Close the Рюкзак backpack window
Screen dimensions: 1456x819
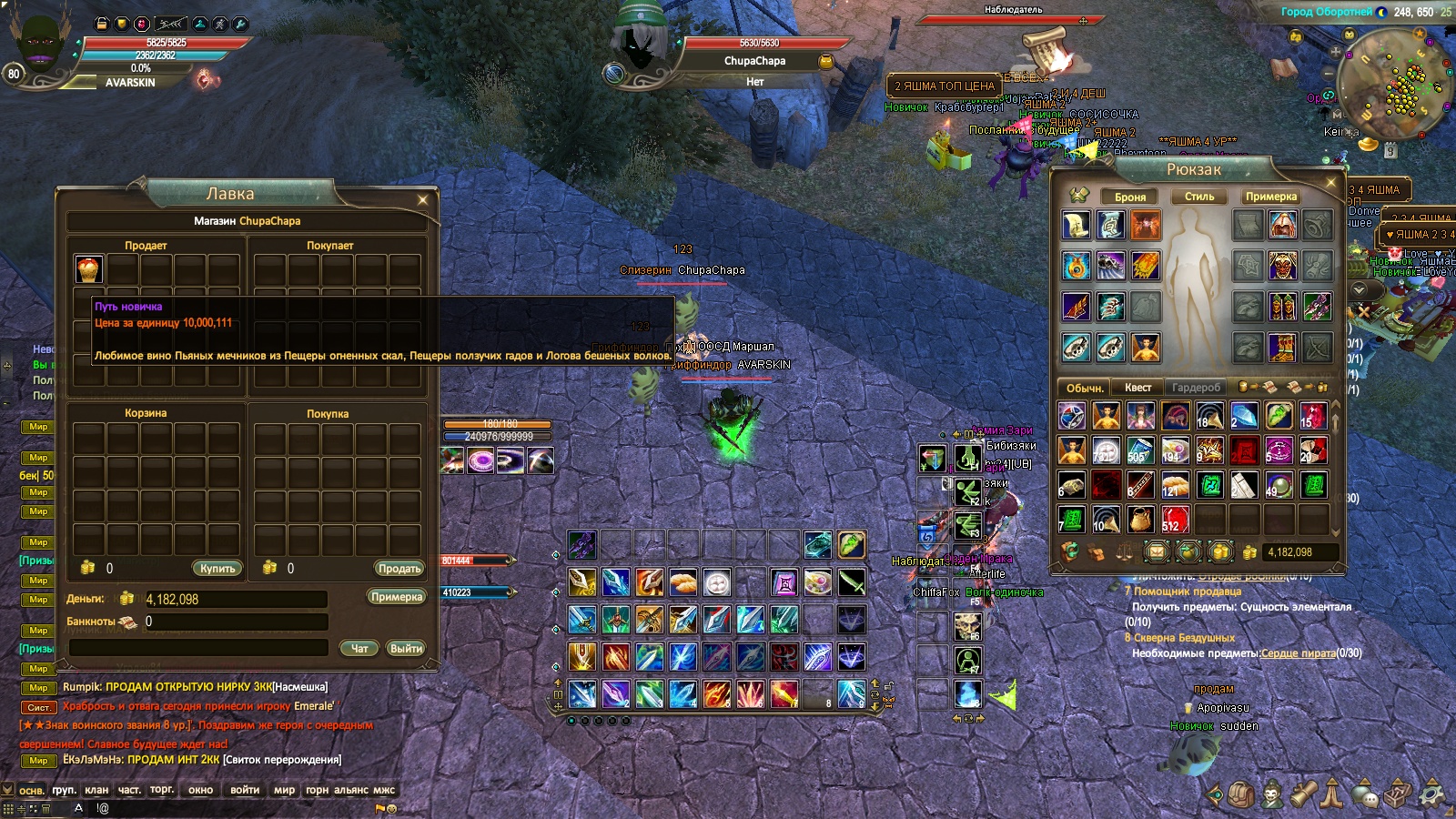1330,182
